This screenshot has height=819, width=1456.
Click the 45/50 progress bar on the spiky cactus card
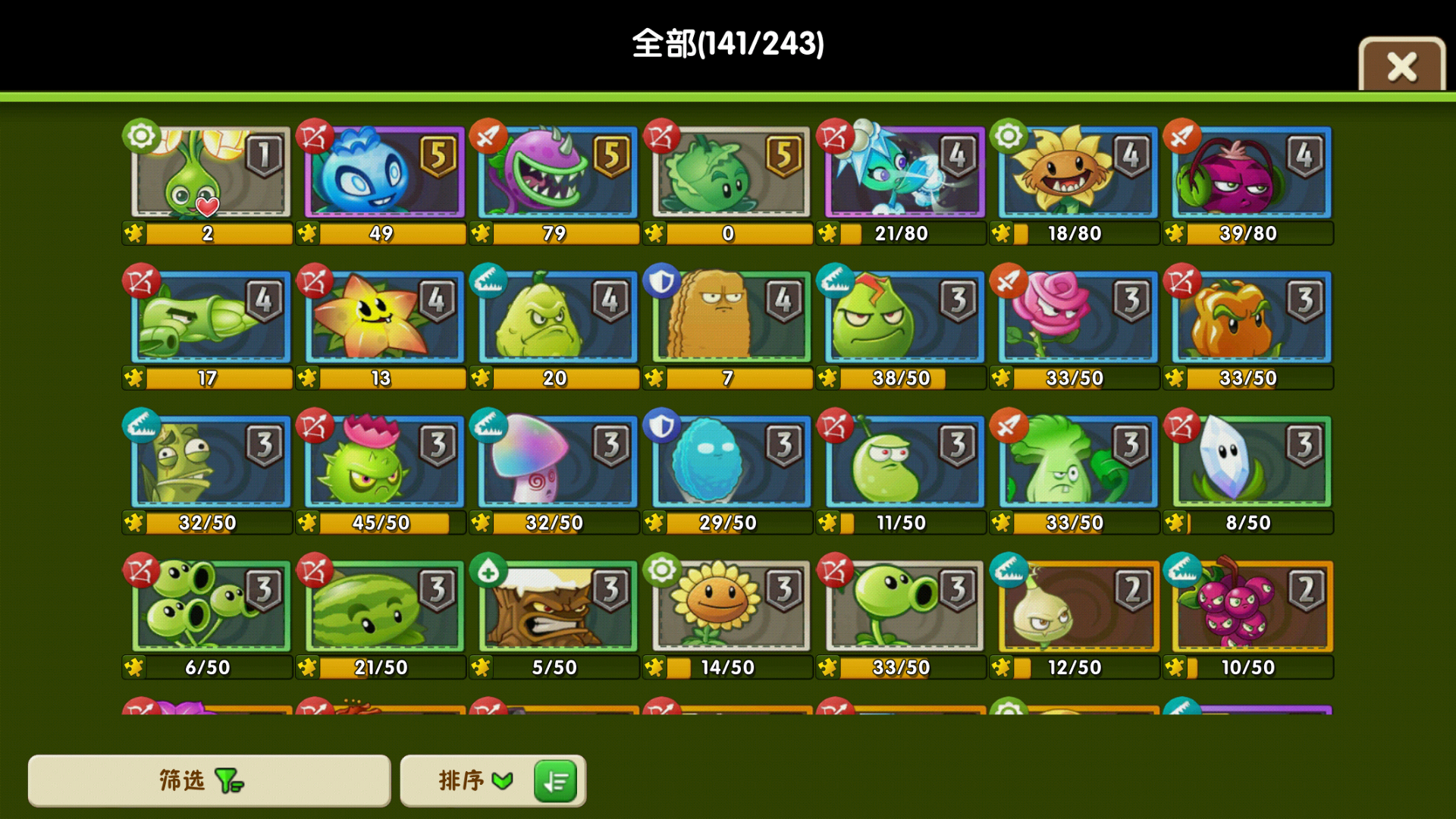coord(383,522)
